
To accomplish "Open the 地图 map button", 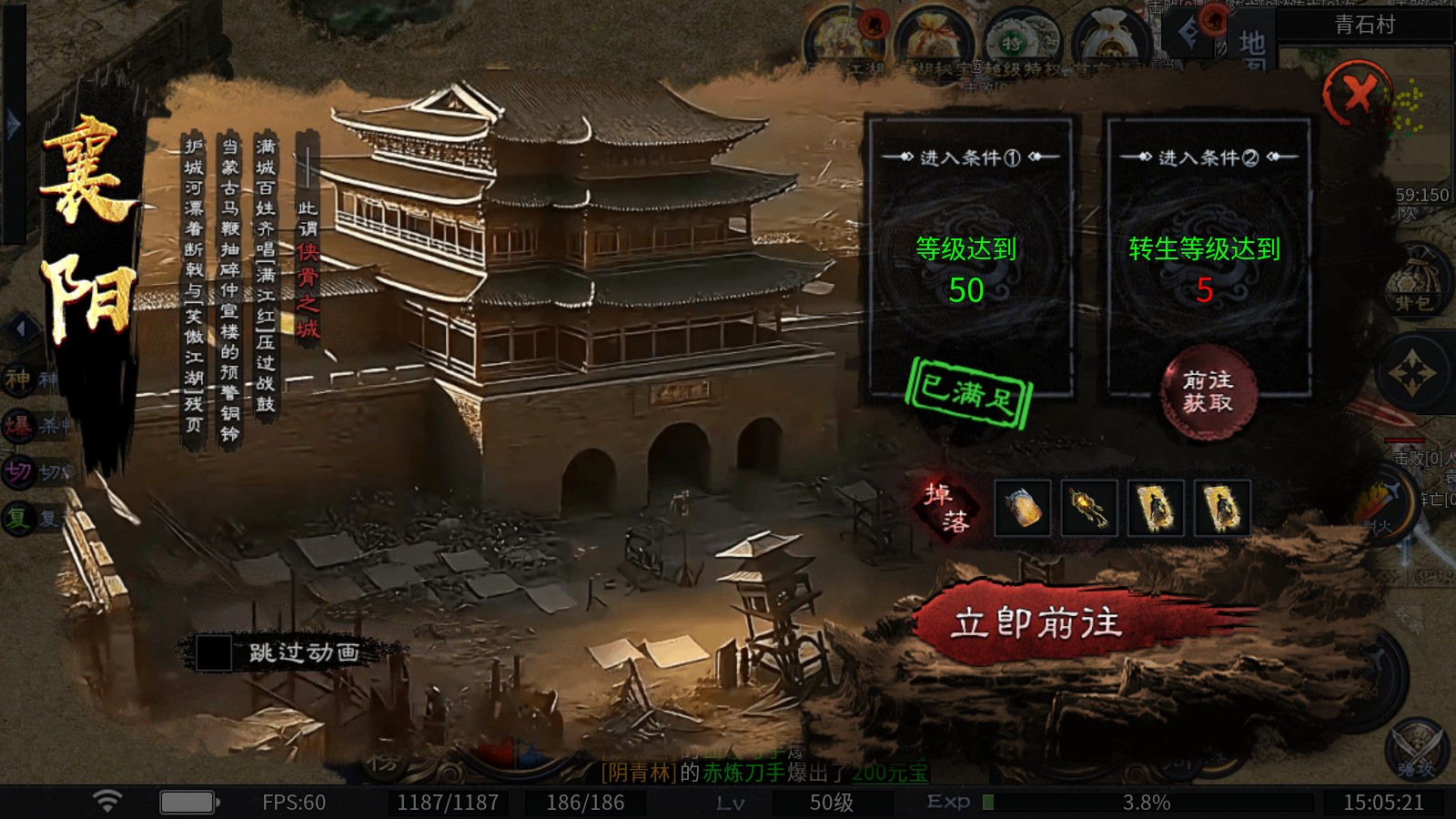I will tap(1252, 45).
